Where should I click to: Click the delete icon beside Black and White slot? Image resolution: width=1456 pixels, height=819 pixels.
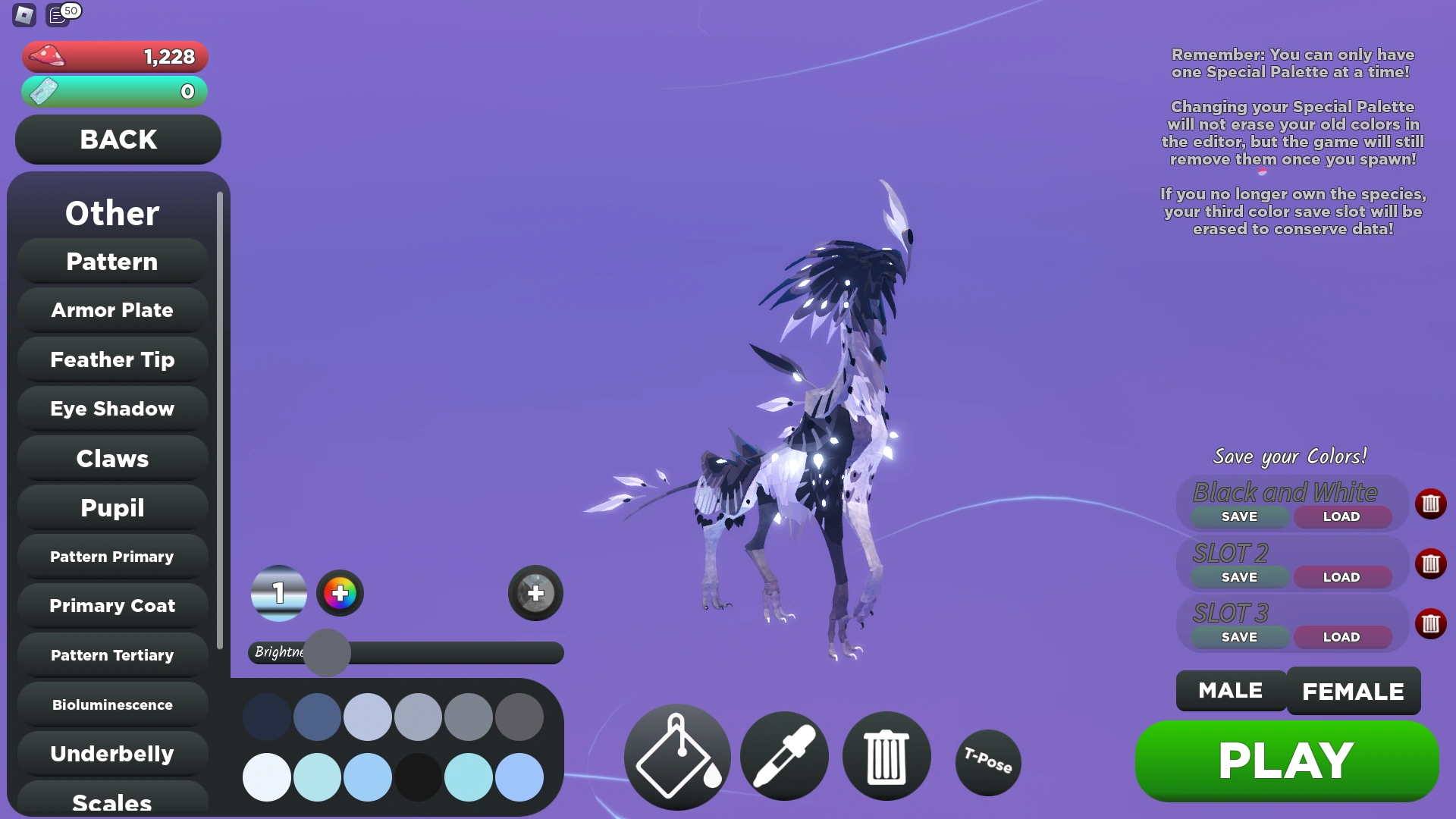(1431, 504)
